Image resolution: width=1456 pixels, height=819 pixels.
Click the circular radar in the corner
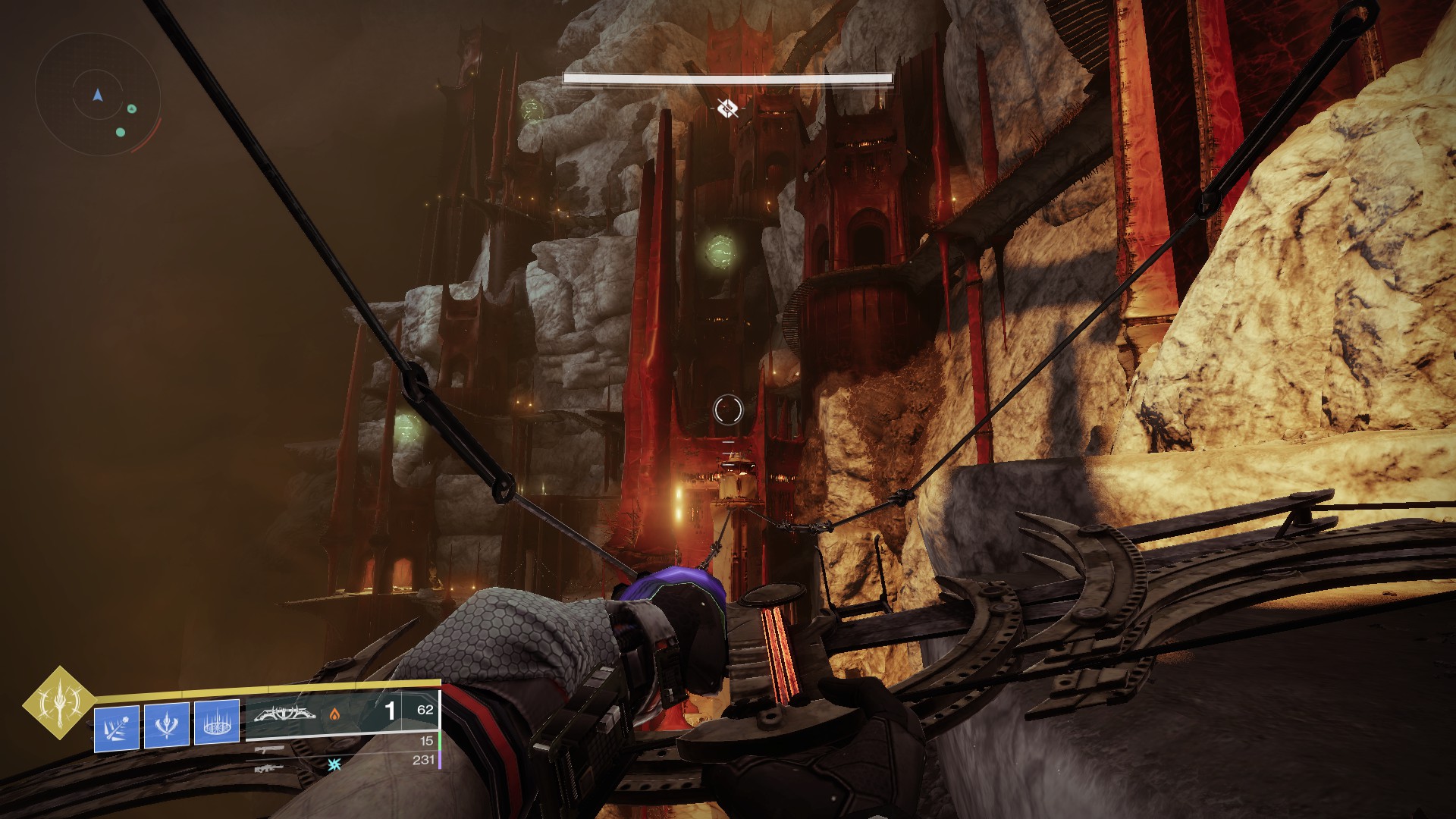tap(97, 95)
